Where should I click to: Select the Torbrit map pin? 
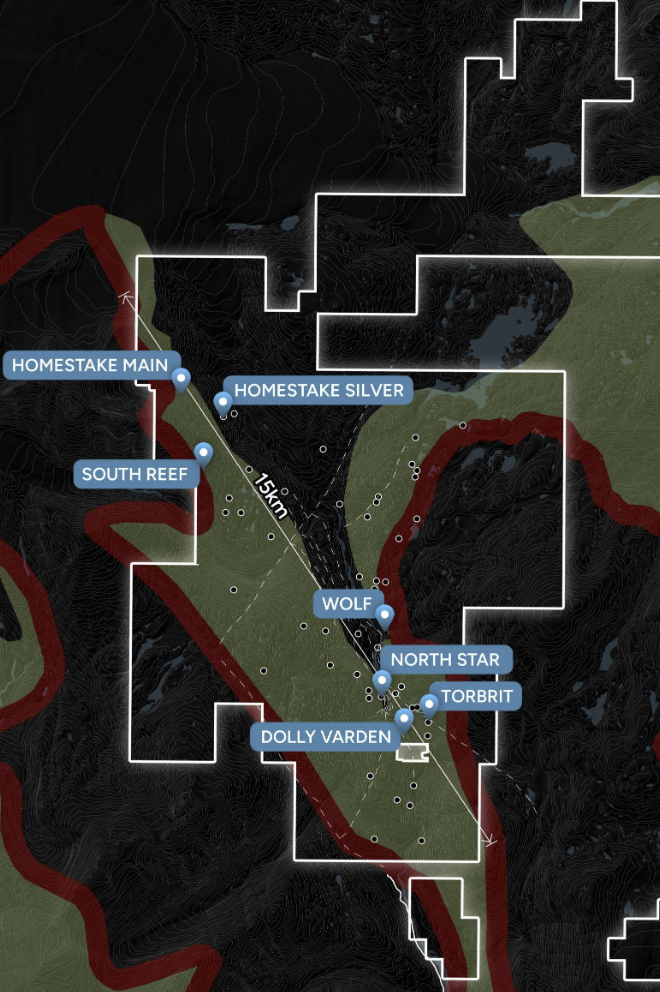tap(429, 704)
